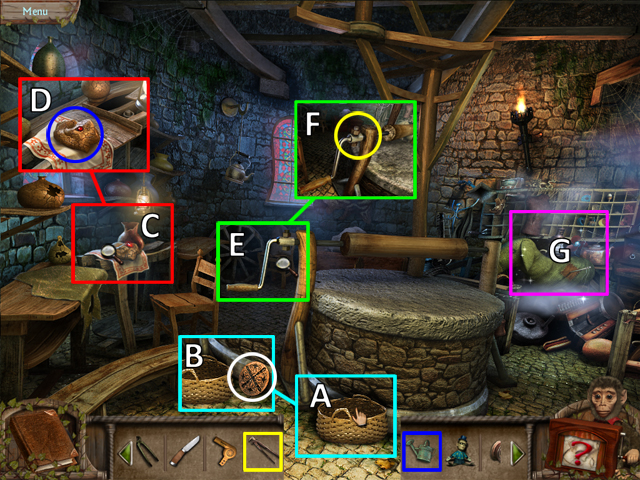This screenshot has height=480, width=640.
Task: Pick the knife from the inventory
Action: [184, 452]
